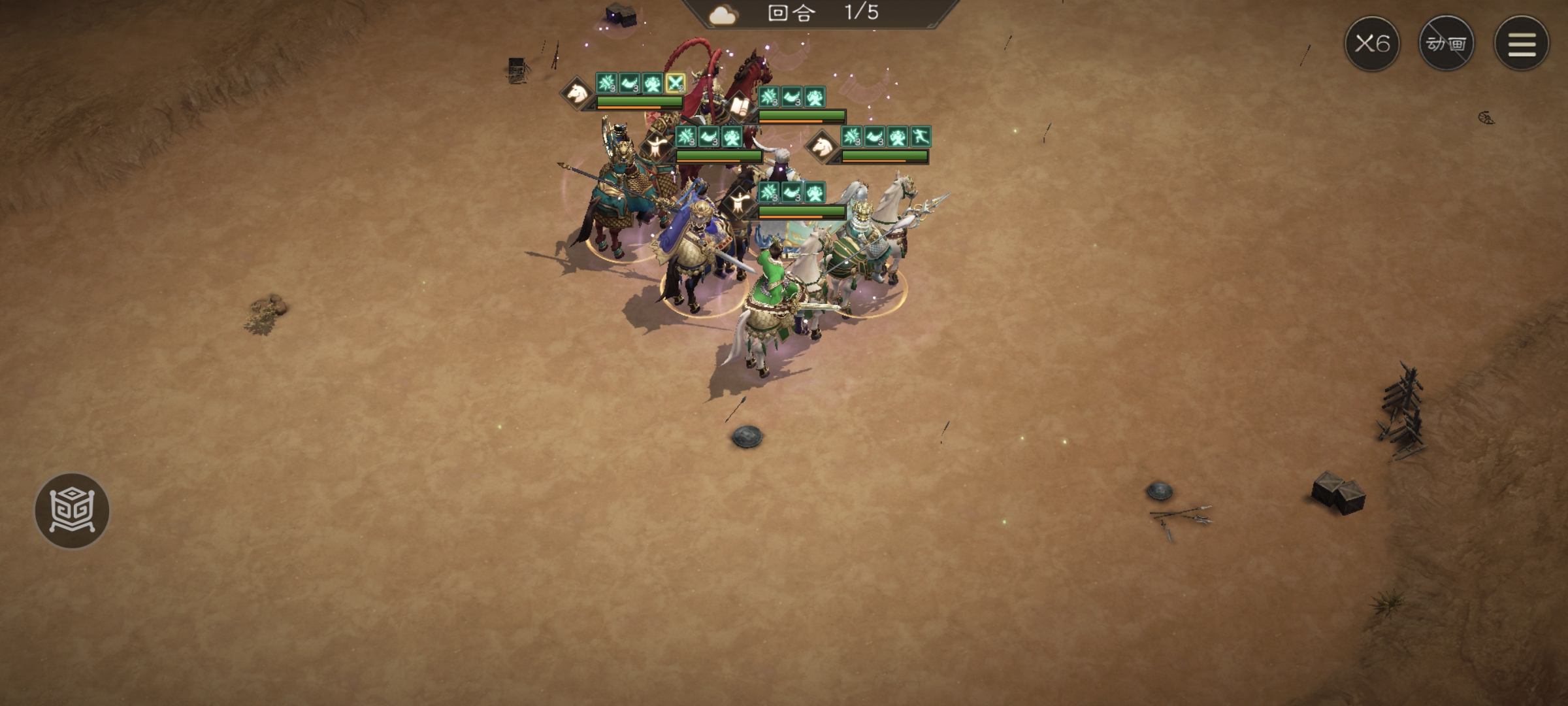Image resolution: width=1568 pixels, height=706 pixels.
Task: Change the X6 battle speed
Action: [x=1371, y=44]
